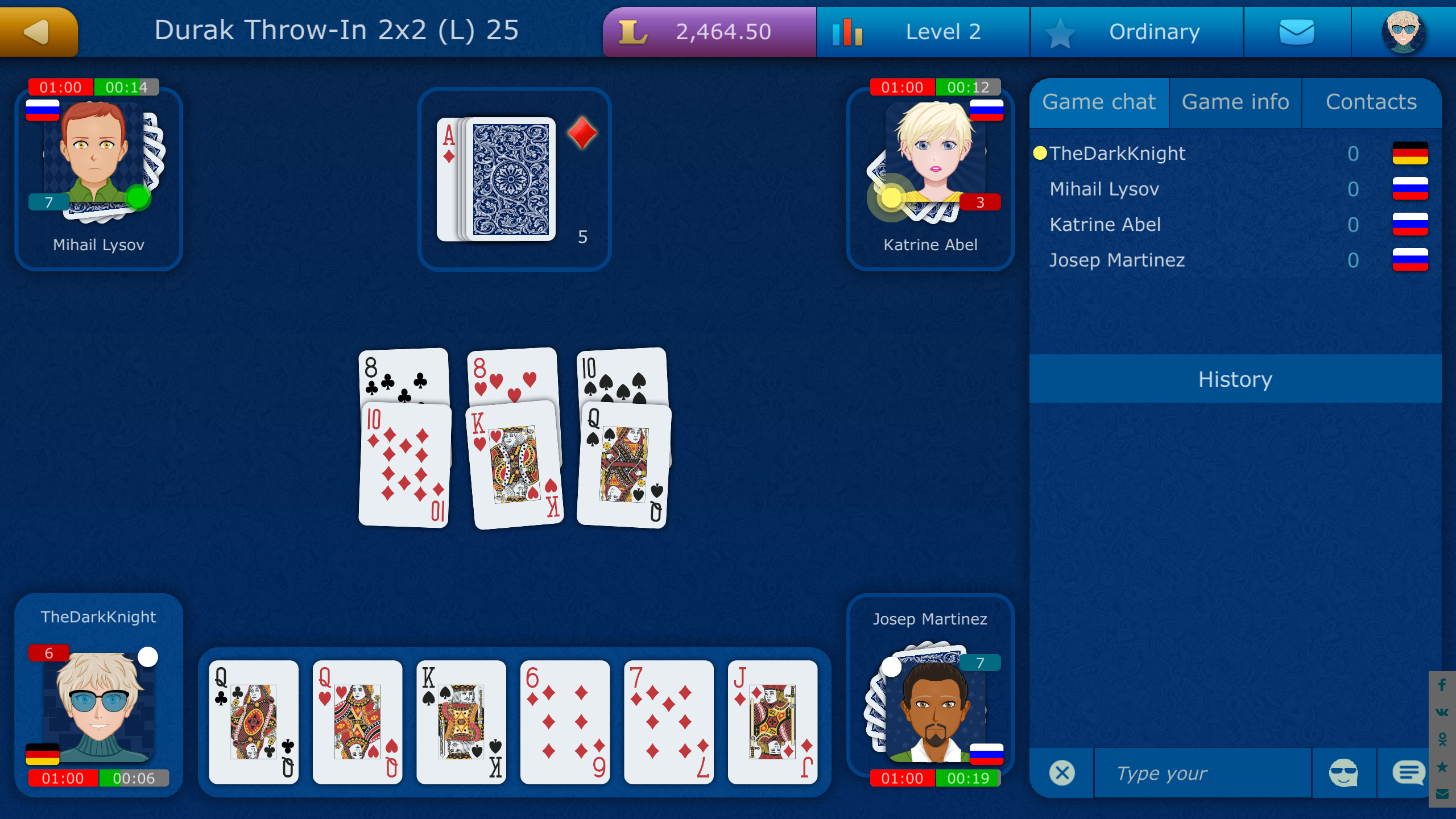Viewport: 1456px width, 819px height.
Task: Open the emoji picker next to chat input
Action: click(x=1345, y=772)
